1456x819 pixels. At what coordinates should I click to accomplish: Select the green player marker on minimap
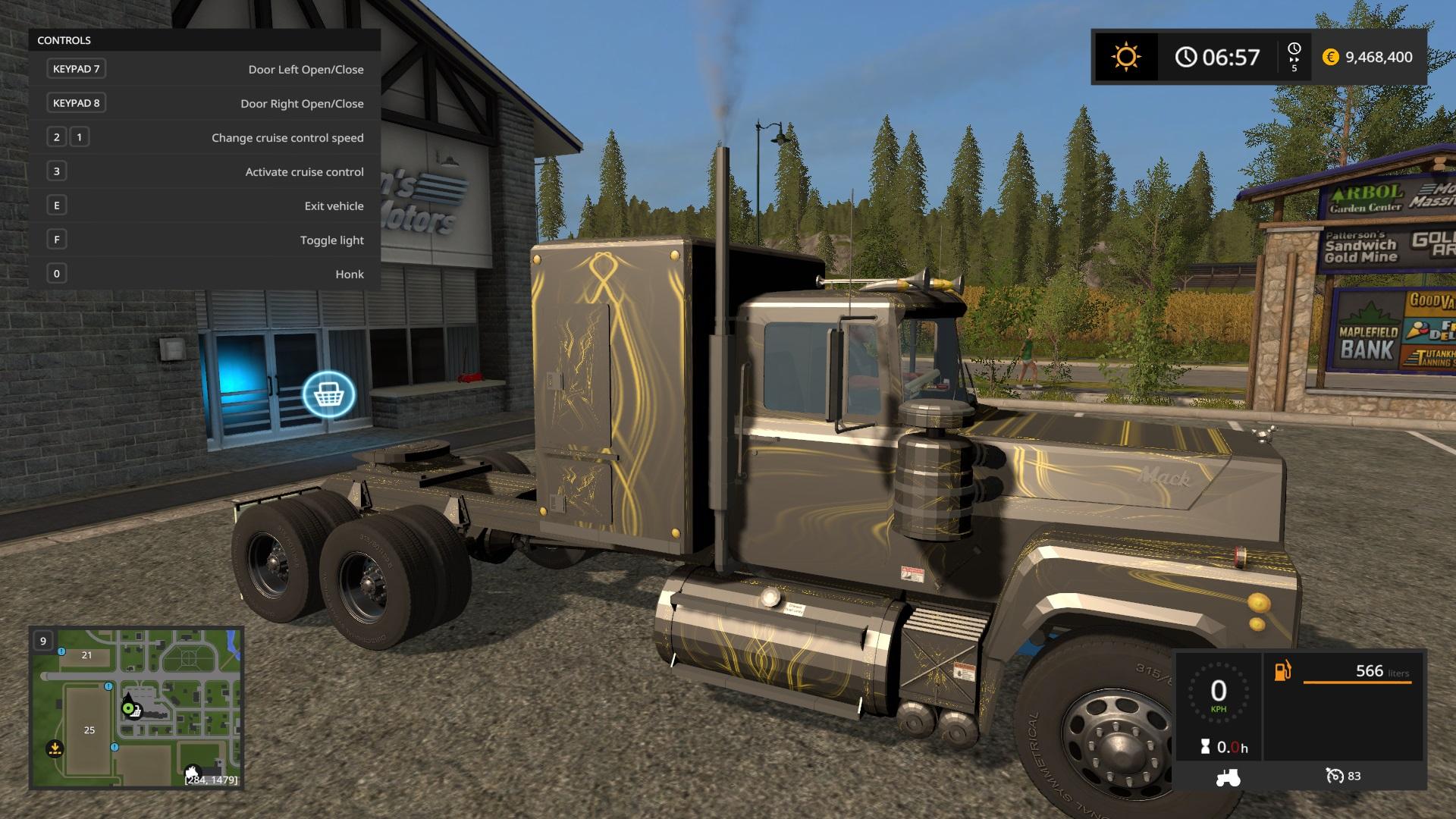click(128, 709)
